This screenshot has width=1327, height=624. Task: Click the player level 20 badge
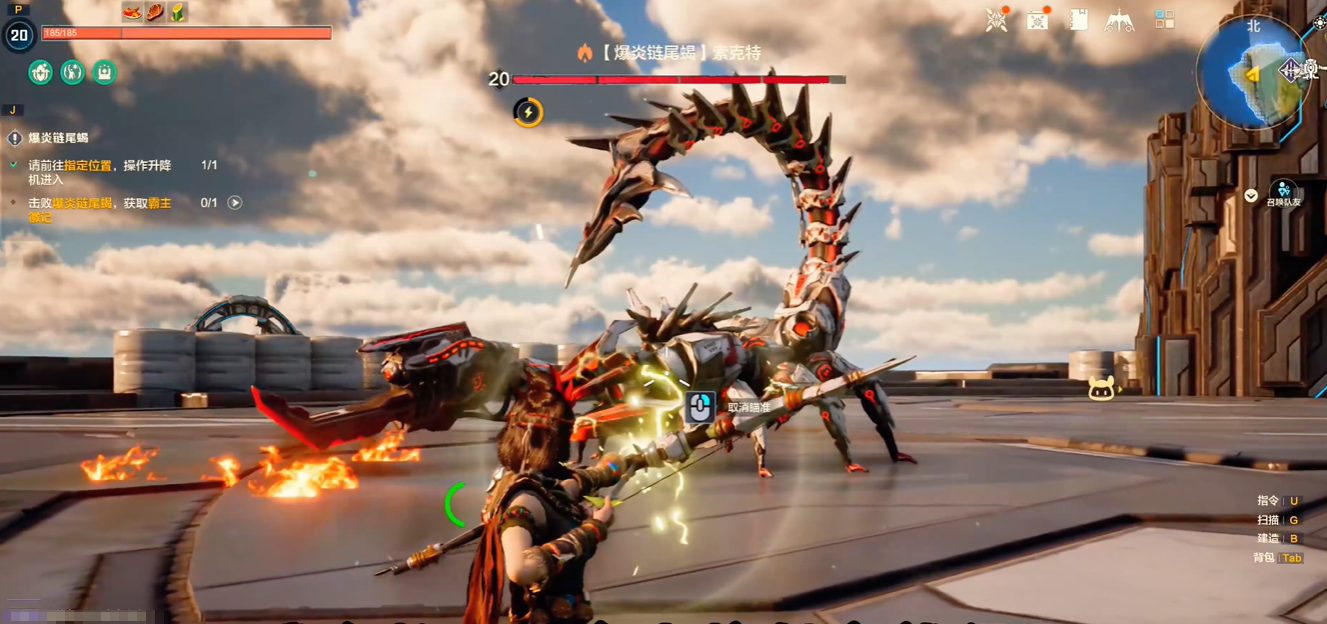[x=19, y=36]
